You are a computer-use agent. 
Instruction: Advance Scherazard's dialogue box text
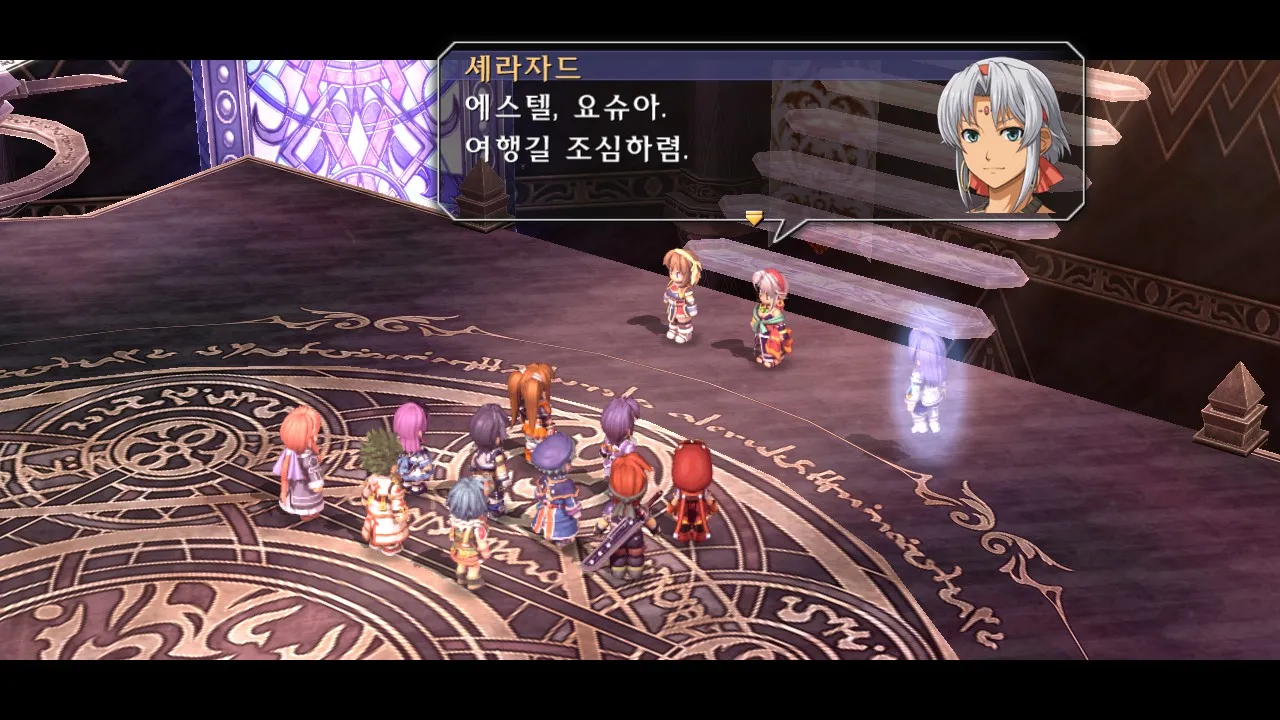[690, 130]
